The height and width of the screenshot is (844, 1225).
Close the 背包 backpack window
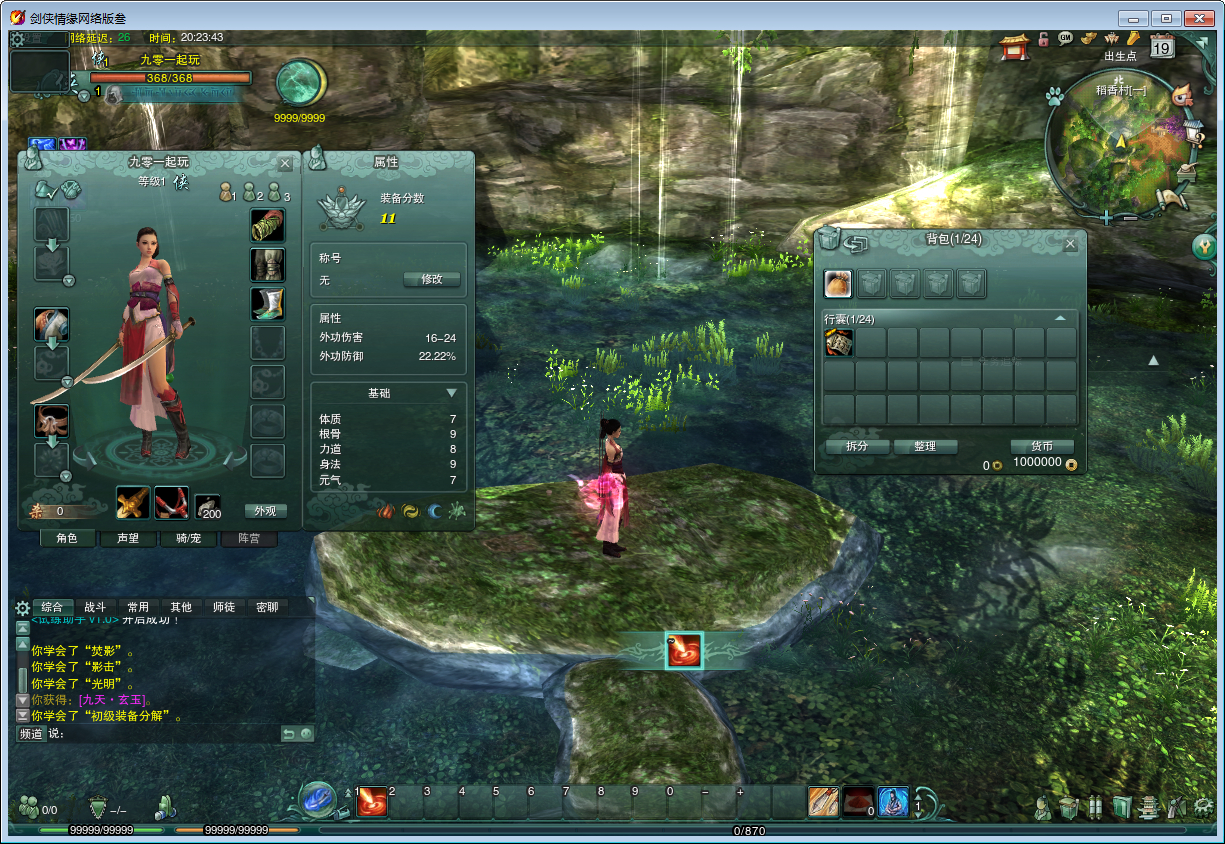pos(1070,244)
